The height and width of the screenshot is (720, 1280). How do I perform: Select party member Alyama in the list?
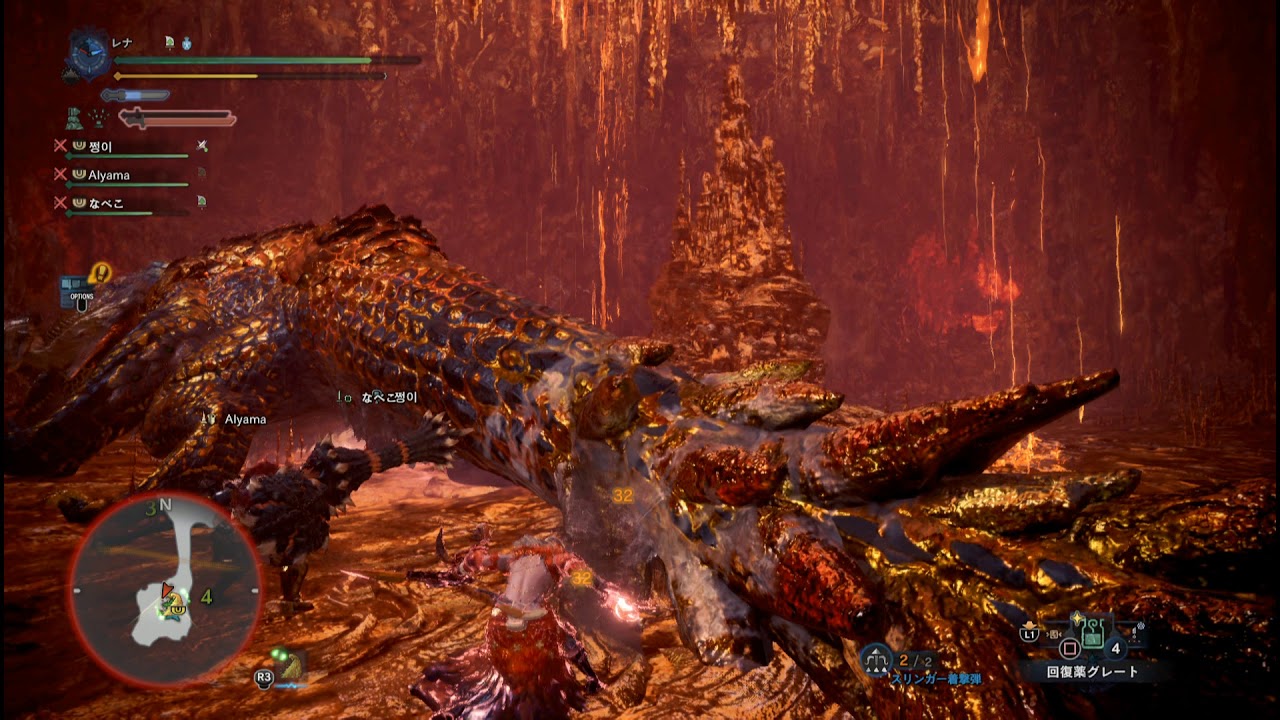108,175
